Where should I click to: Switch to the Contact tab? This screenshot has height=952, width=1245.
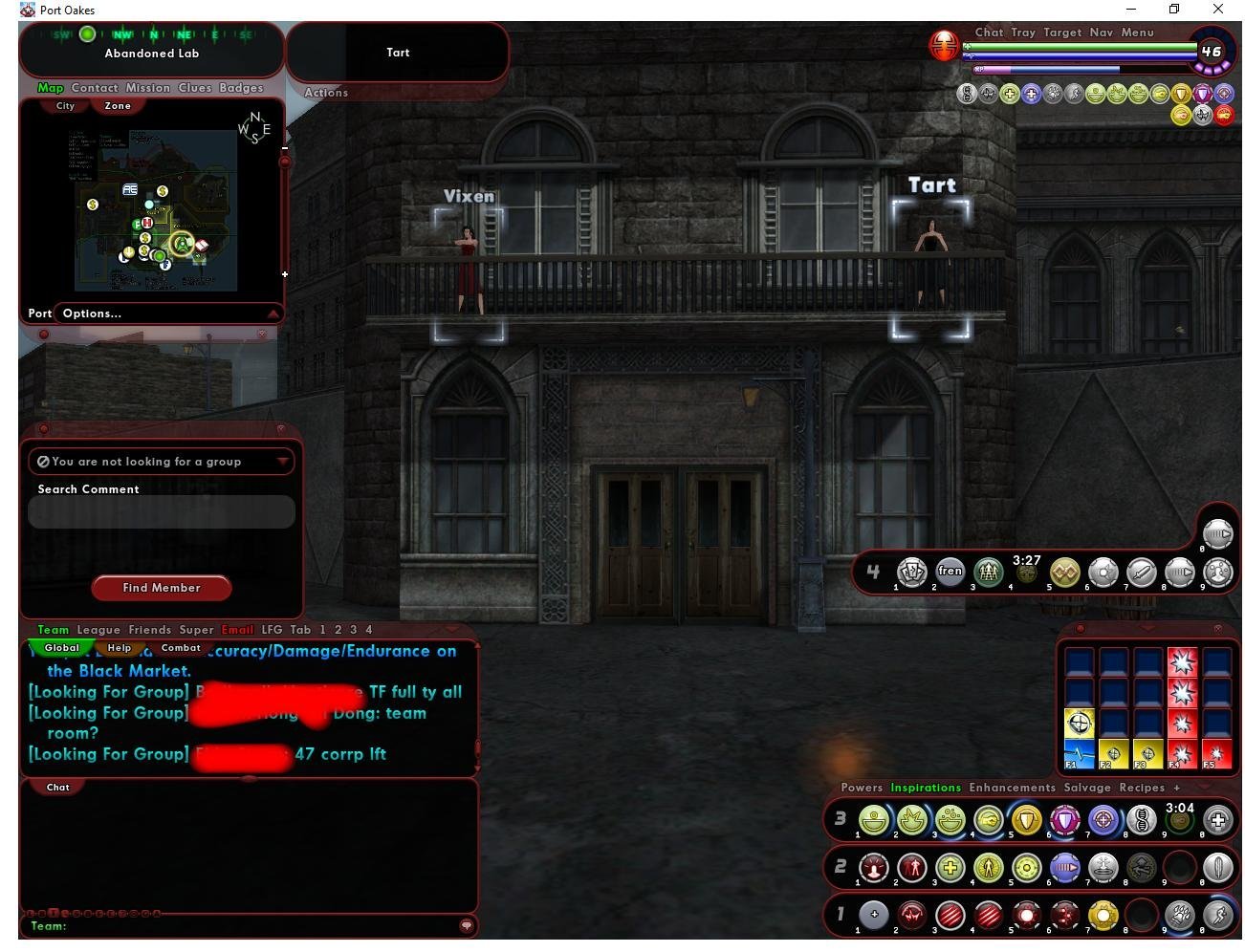tap(95, 88)
